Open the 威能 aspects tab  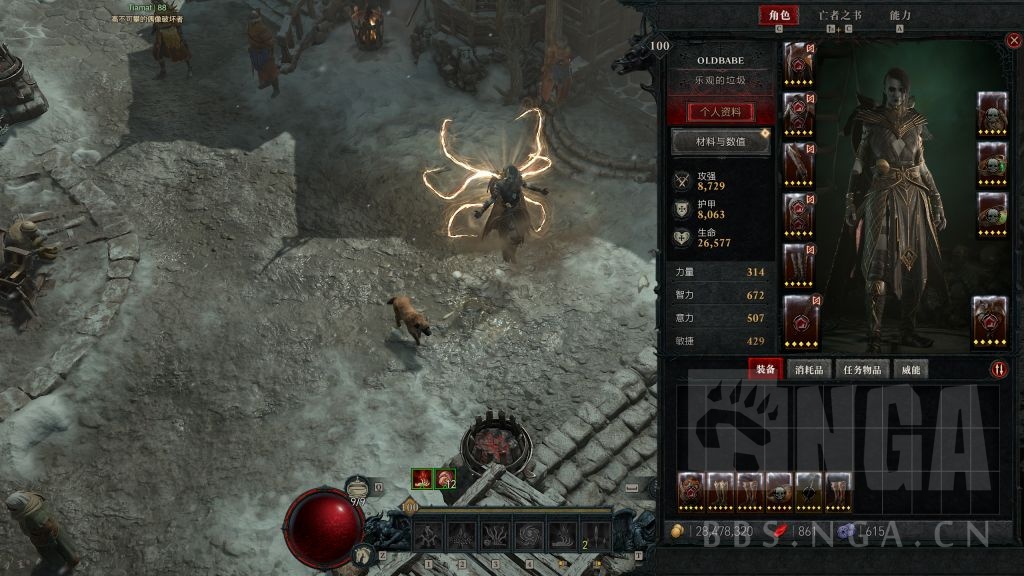tap(909, 369)
